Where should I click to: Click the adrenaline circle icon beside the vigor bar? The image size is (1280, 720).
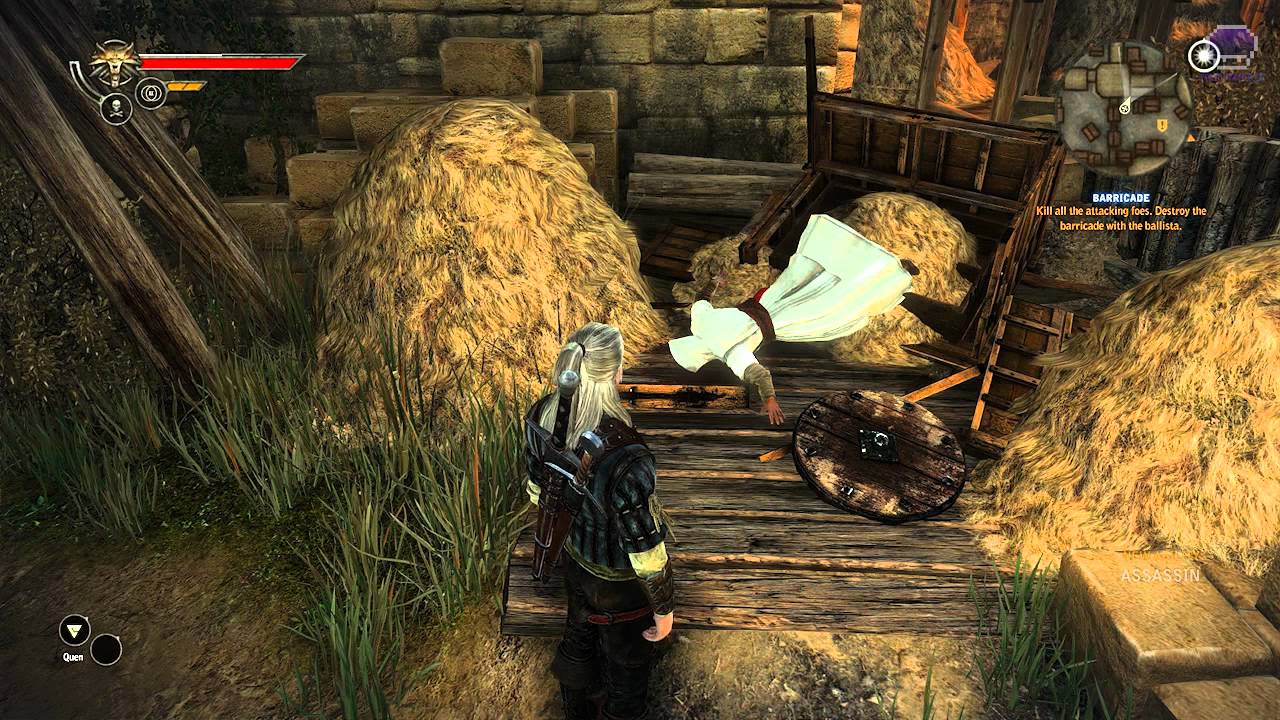point(150,93)
